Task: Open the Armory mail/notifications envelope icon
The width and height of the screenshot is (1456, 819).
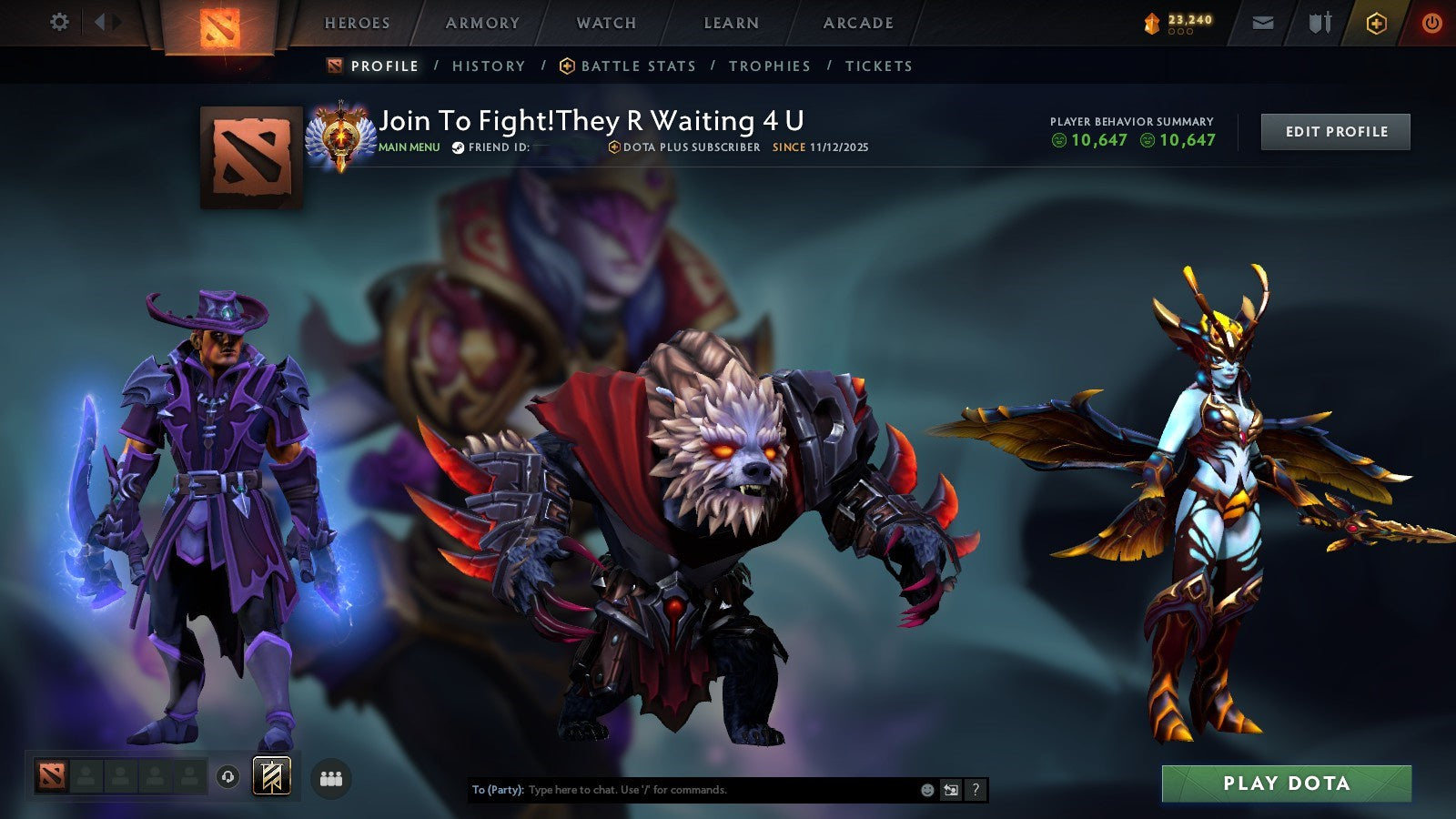Action: click(1264, 23)
